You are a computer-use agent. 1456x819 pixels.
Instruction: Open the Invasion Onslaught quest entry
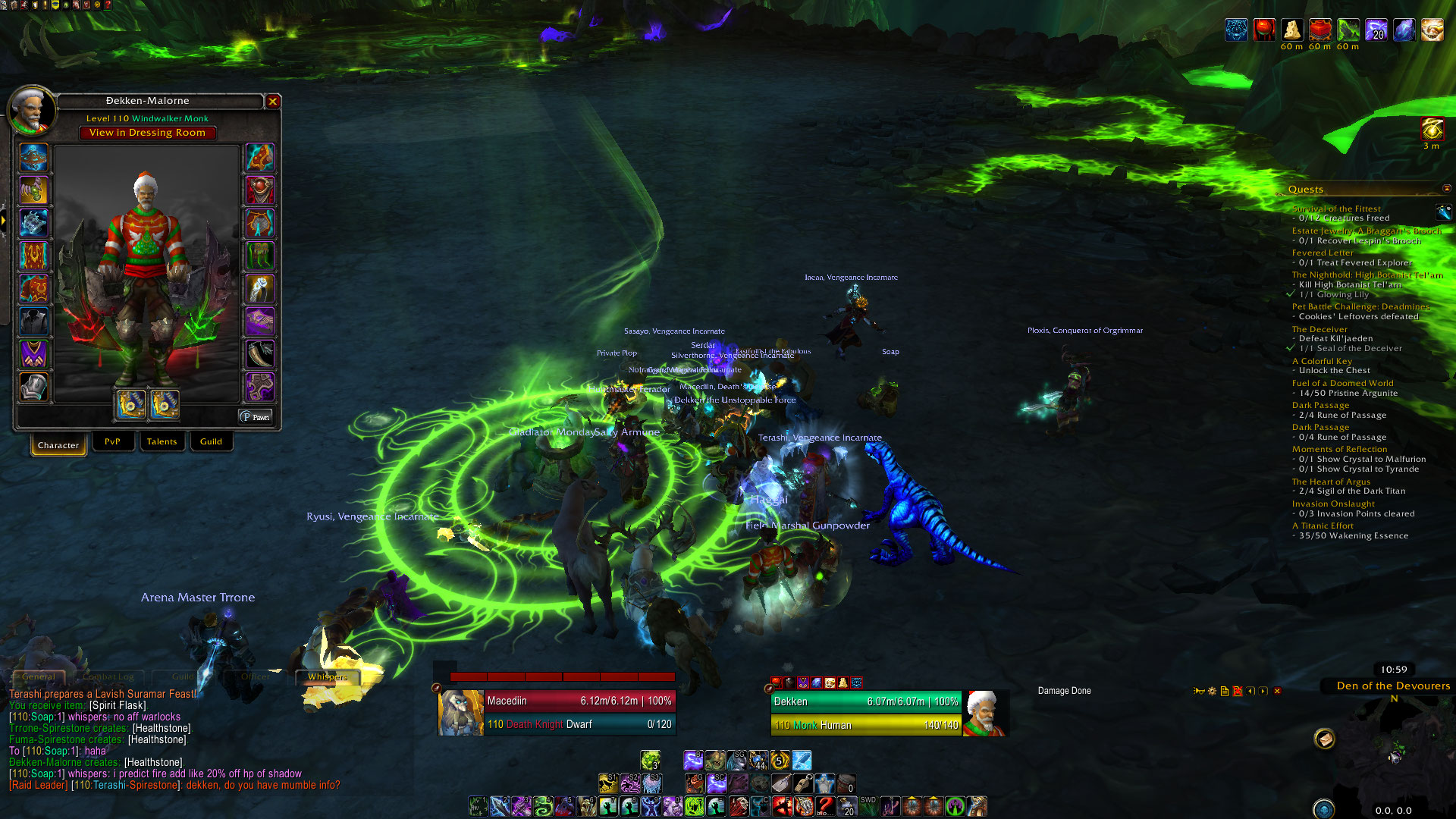pyautogui.click(x=1333, y=504)
